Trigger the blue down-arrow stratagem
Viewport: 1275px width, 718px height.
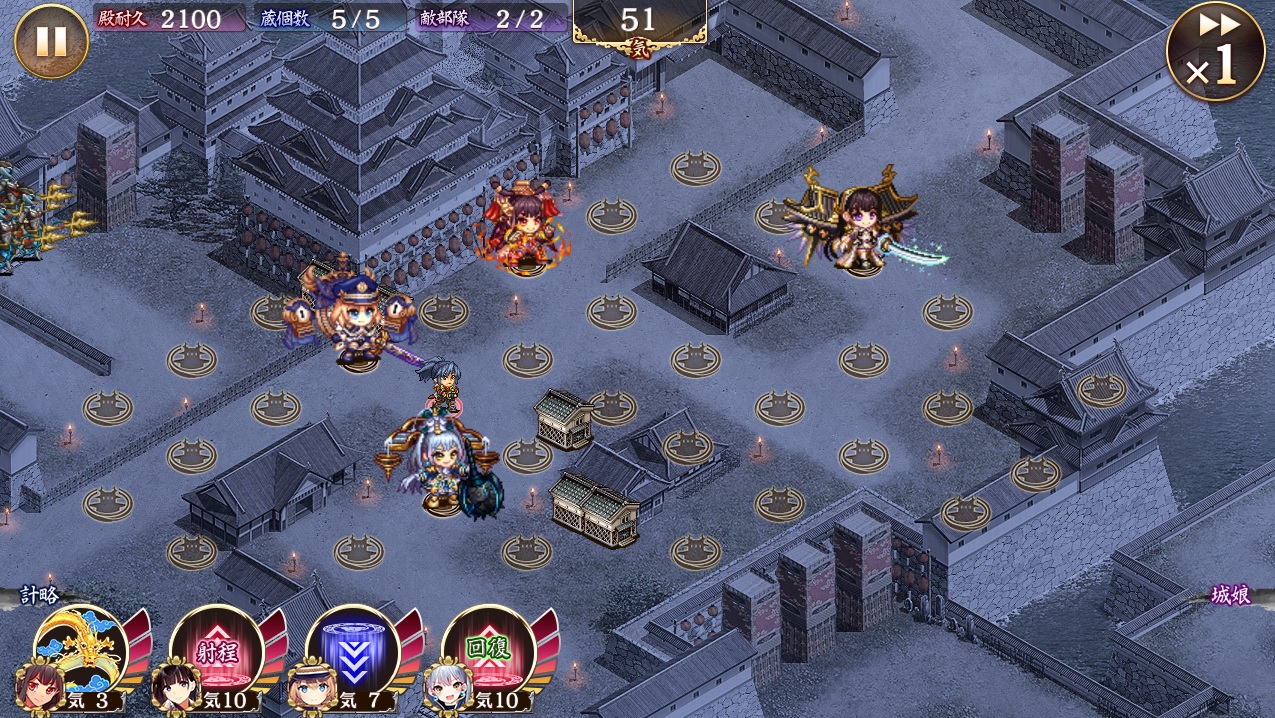tap(352, 650)
